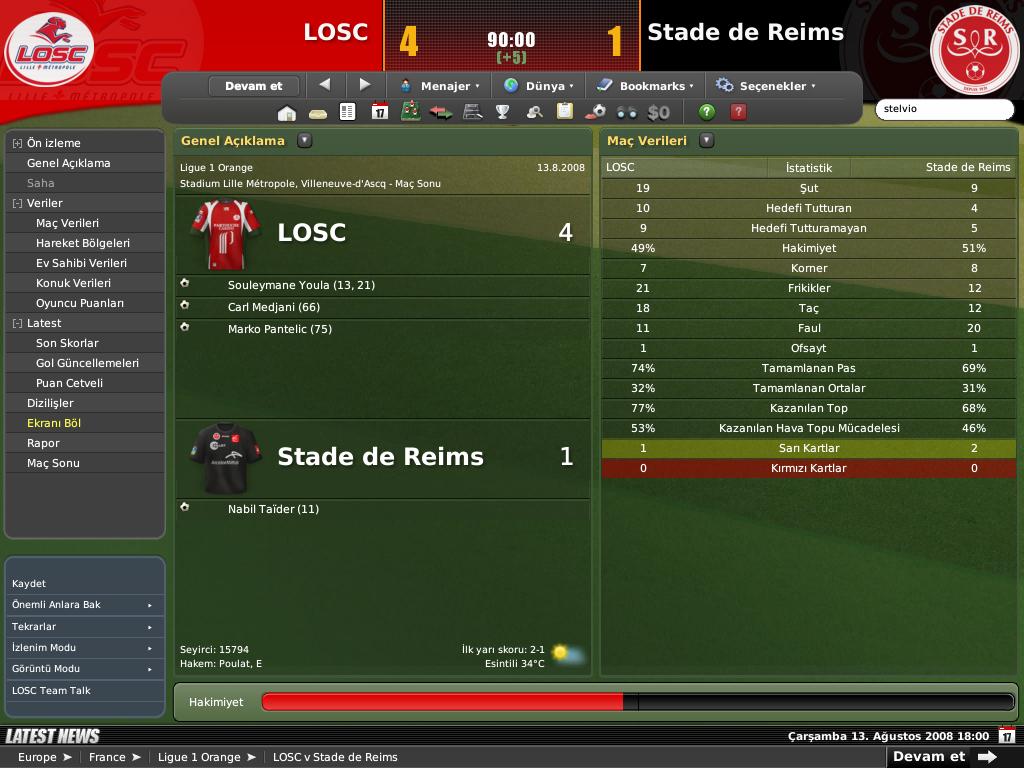
Task: Click the trophy icon in toolbar
Action: click(x=503, y=112)
